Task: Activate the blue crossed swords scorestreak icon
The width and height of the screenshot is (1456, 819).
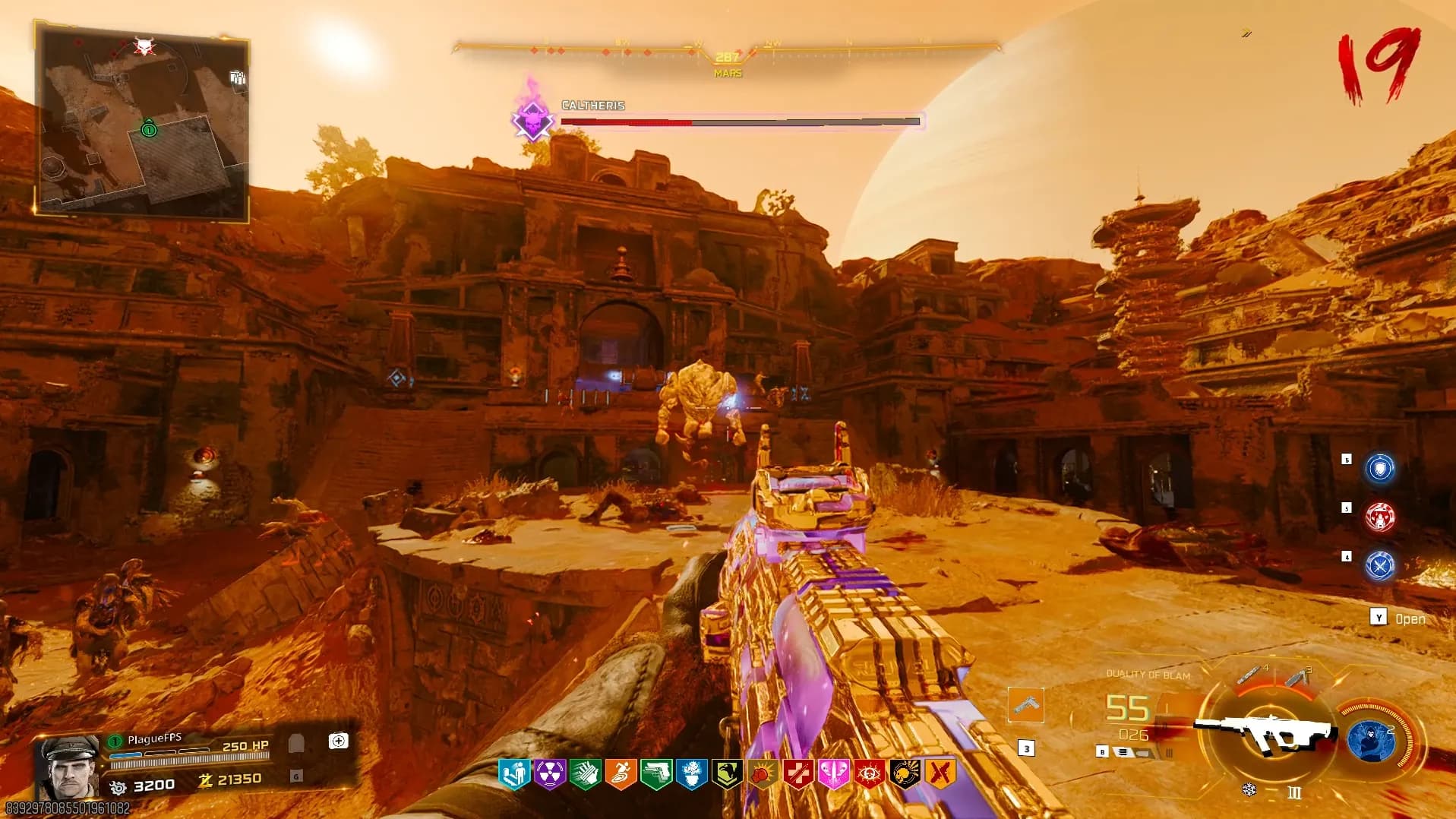Action: (x=1379, y=566)
